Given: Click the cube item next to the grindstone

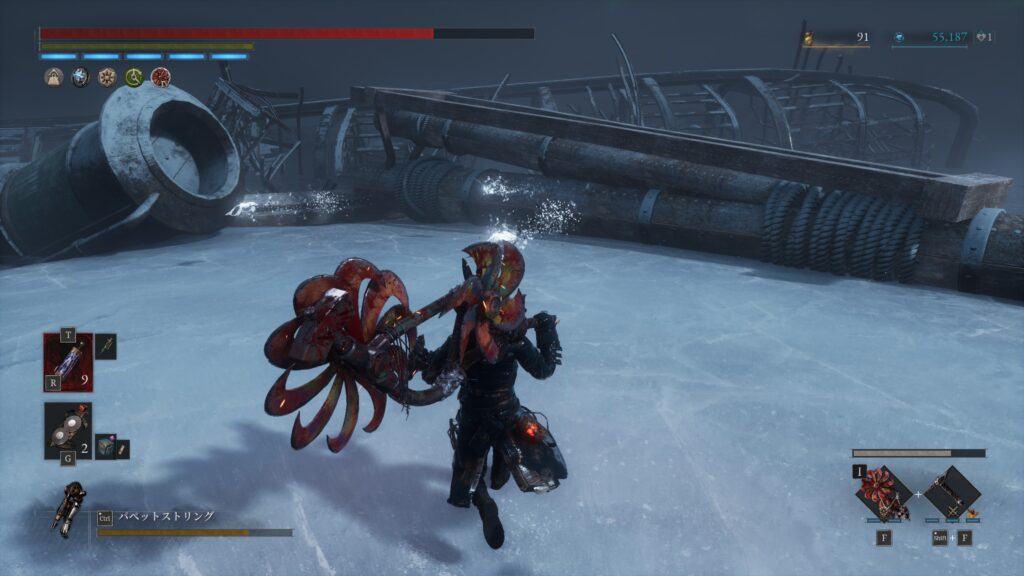Looking at the screenshot, I should click(105, 448).
